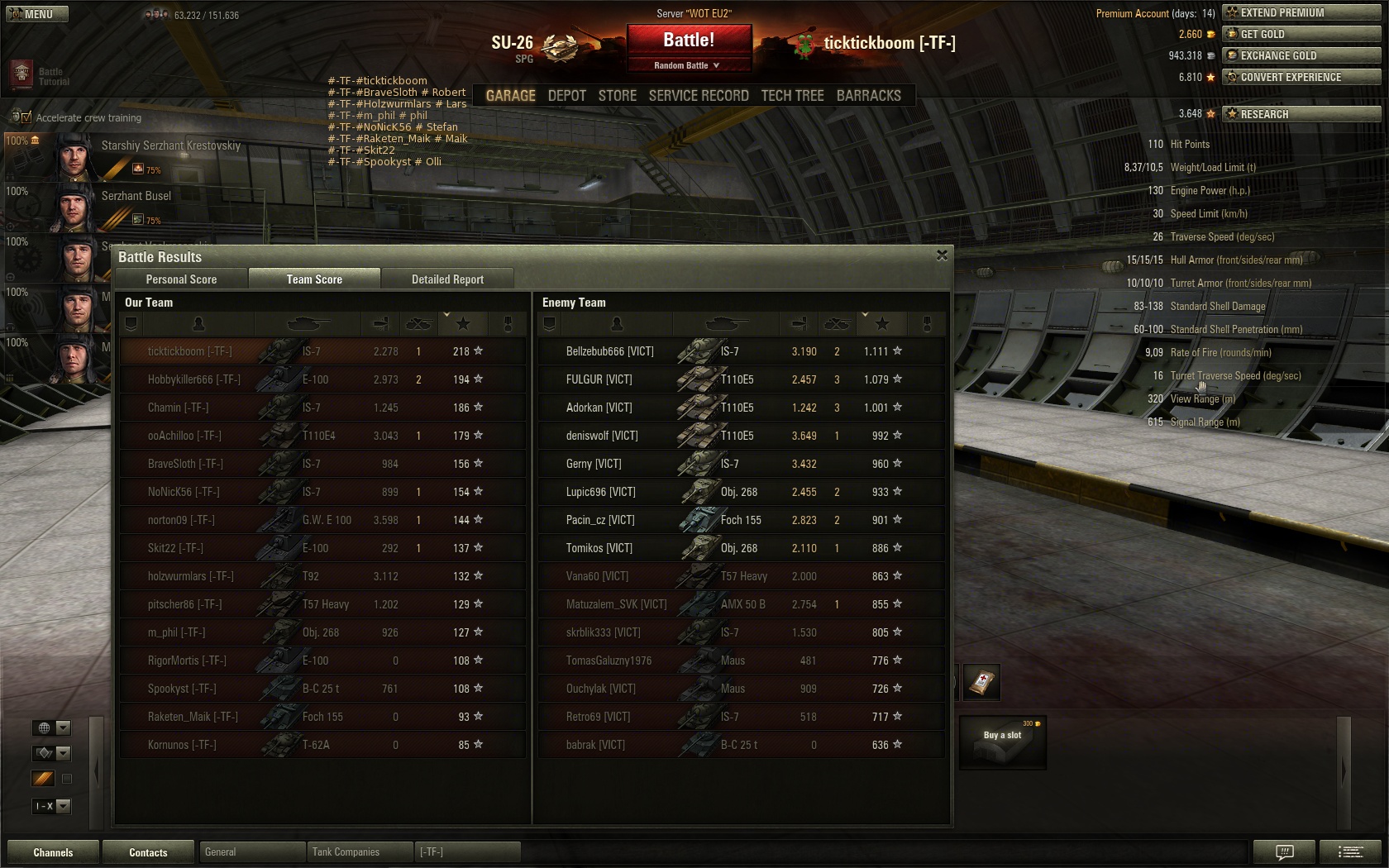Choose the EXCHANGE GOLD button

coord(1302,55)
